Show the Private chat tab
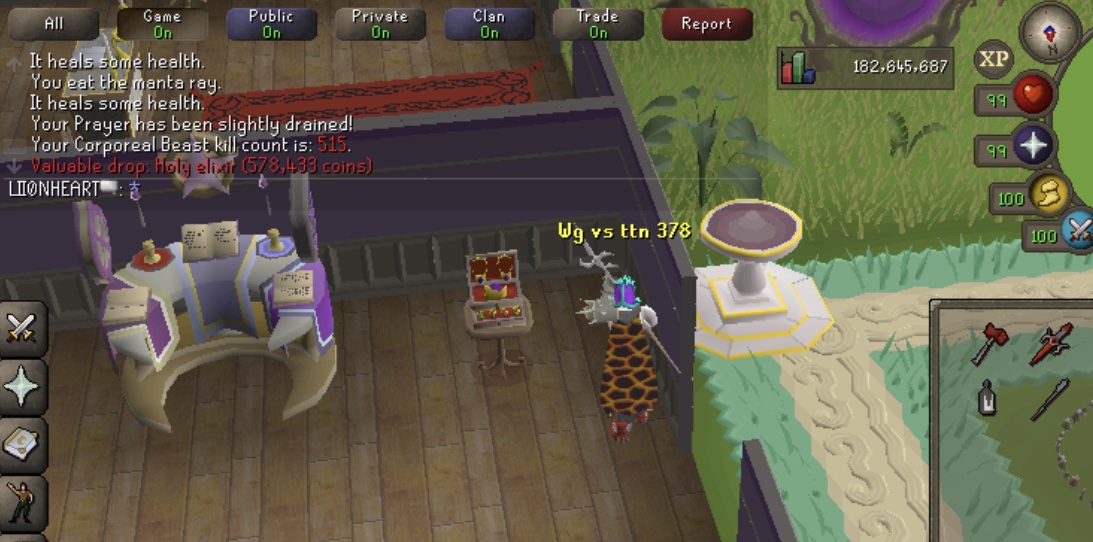The height and width of the screenshot is (542, 1093). point(380,24)
